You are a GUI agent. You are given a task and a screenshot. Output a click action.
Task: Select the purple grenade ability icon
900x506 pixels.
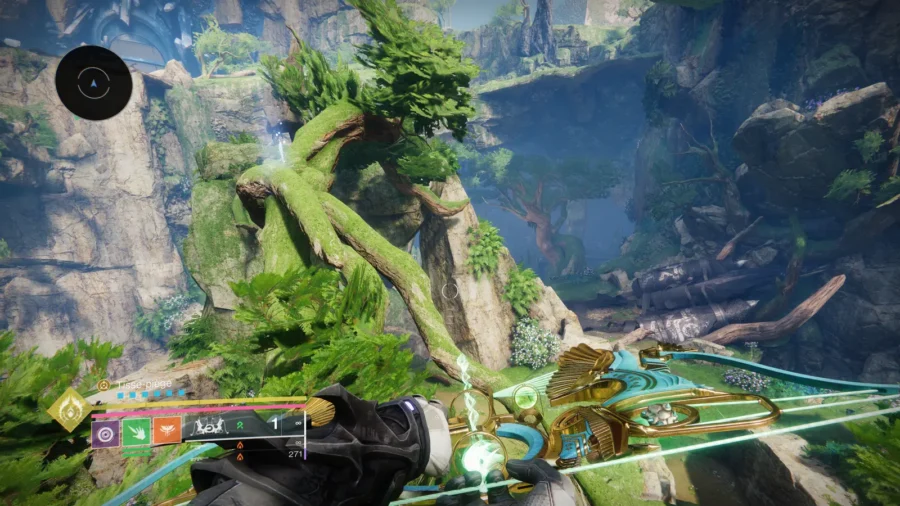(105, 433)
